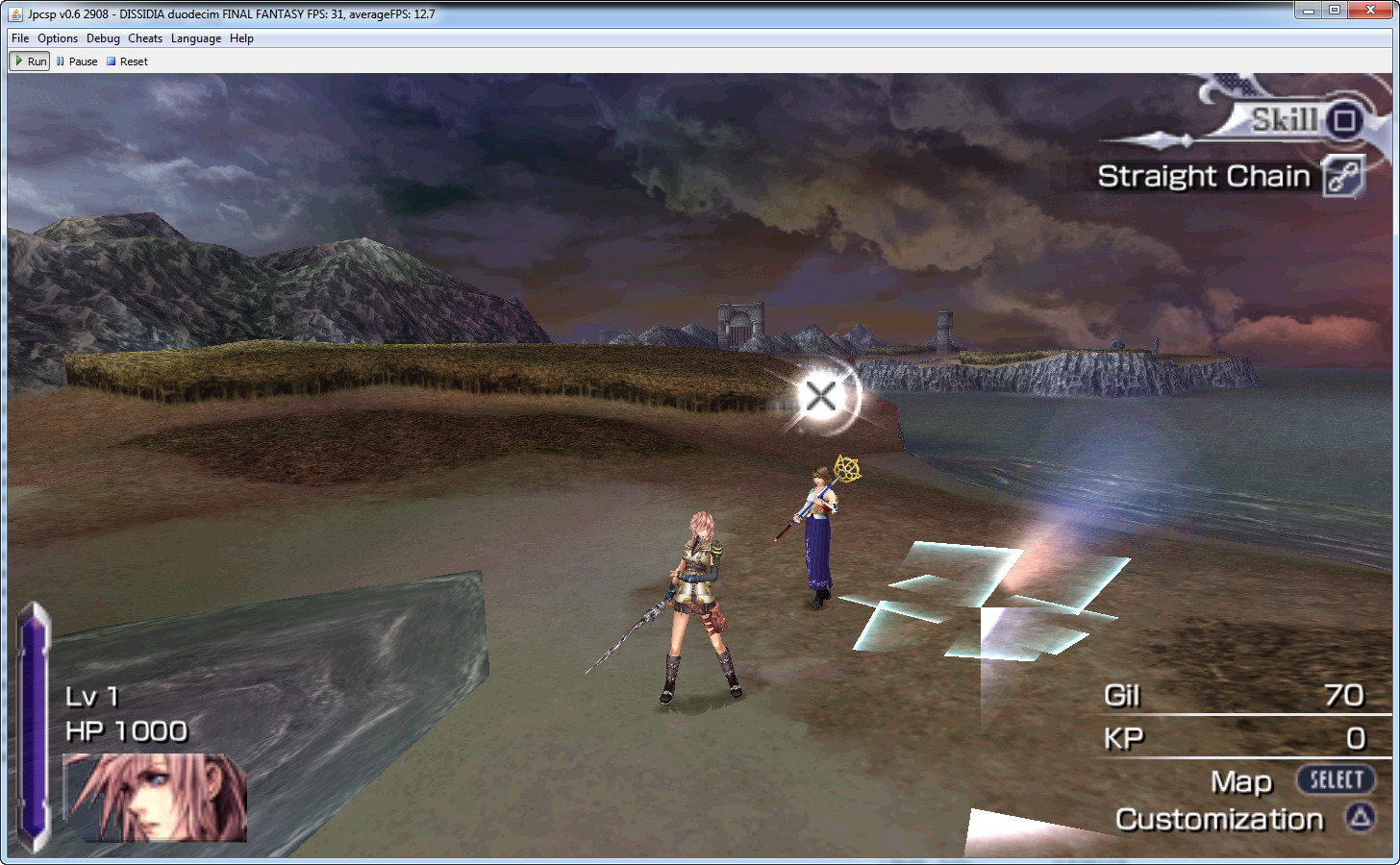Select the Straight Chain skill icon
1400x865 pixels.
(x=1343, y=176)
